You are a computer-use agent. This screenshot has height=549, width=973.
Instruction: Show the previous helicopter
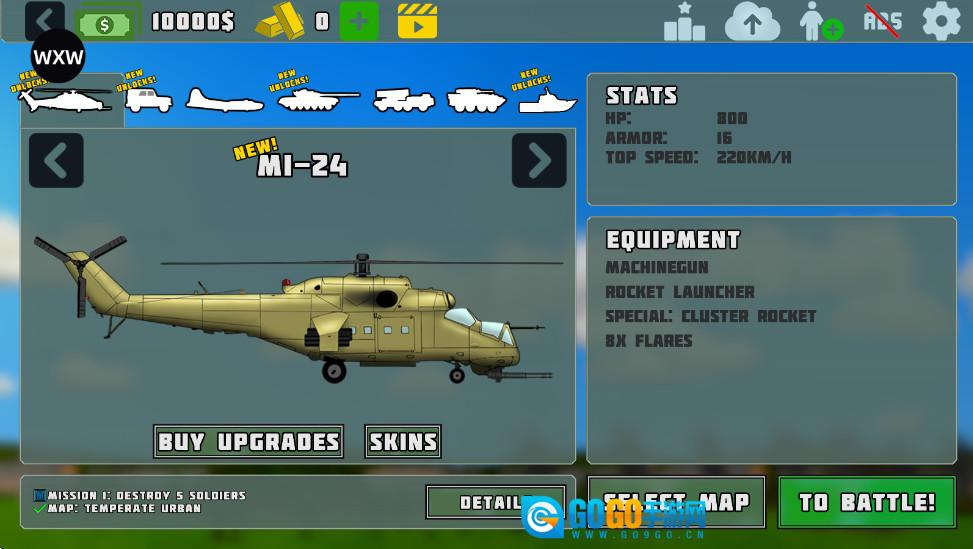point(56,160)
